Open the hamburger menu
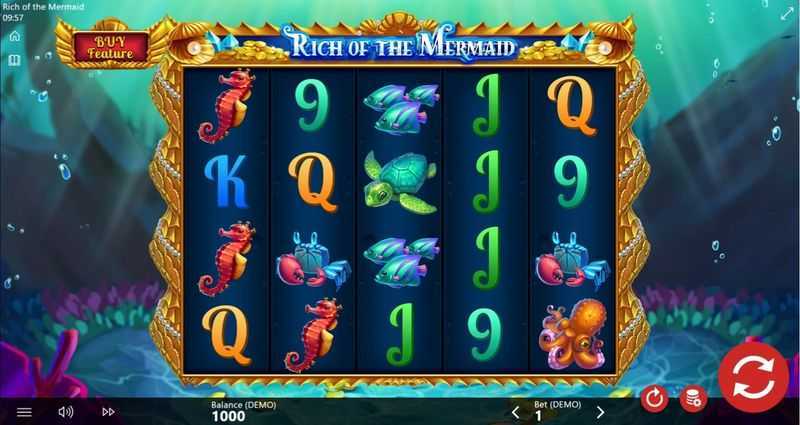The width and height of the screenshot is (800, 425). click(25, 411)
